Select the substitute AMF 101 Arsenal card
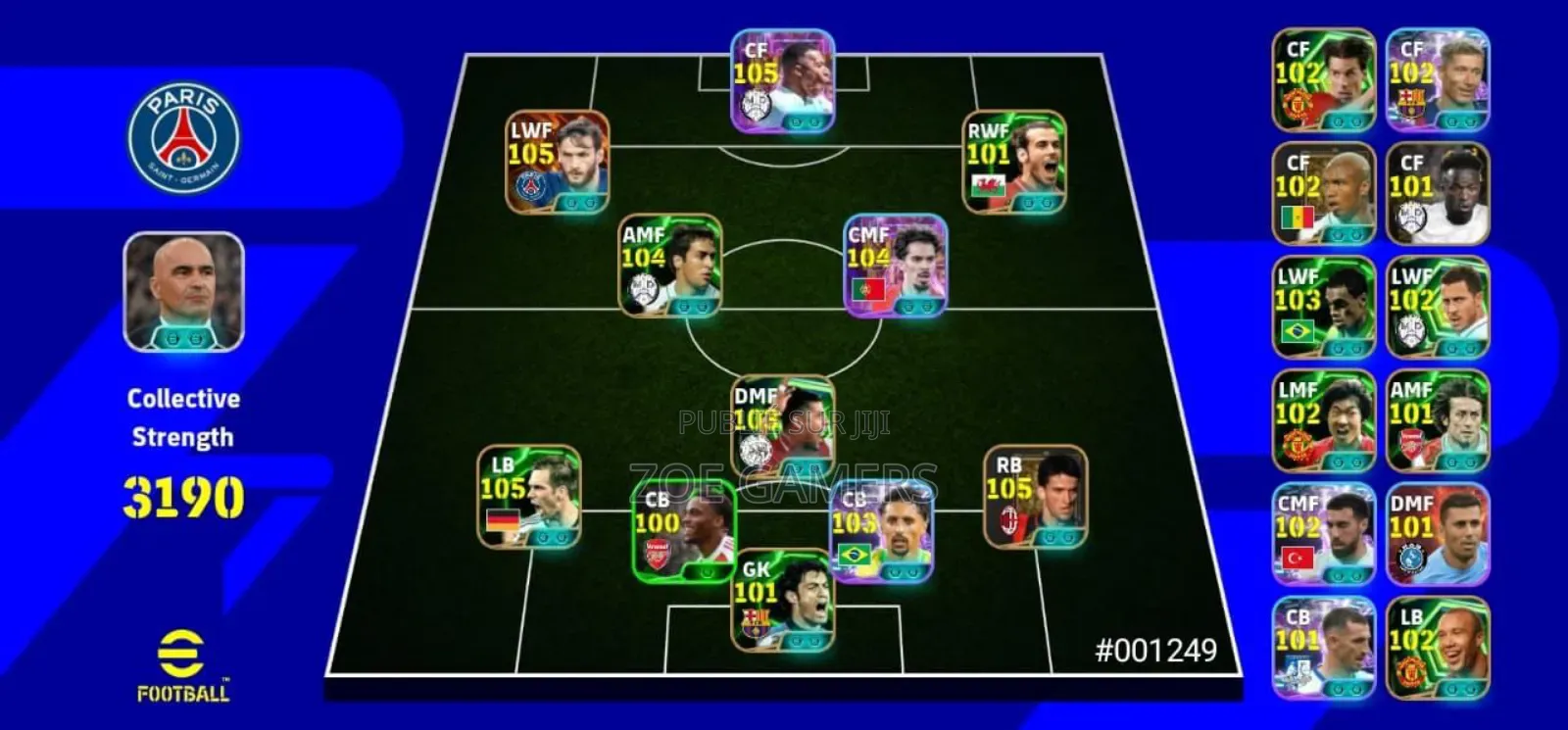 [1438, 420]
